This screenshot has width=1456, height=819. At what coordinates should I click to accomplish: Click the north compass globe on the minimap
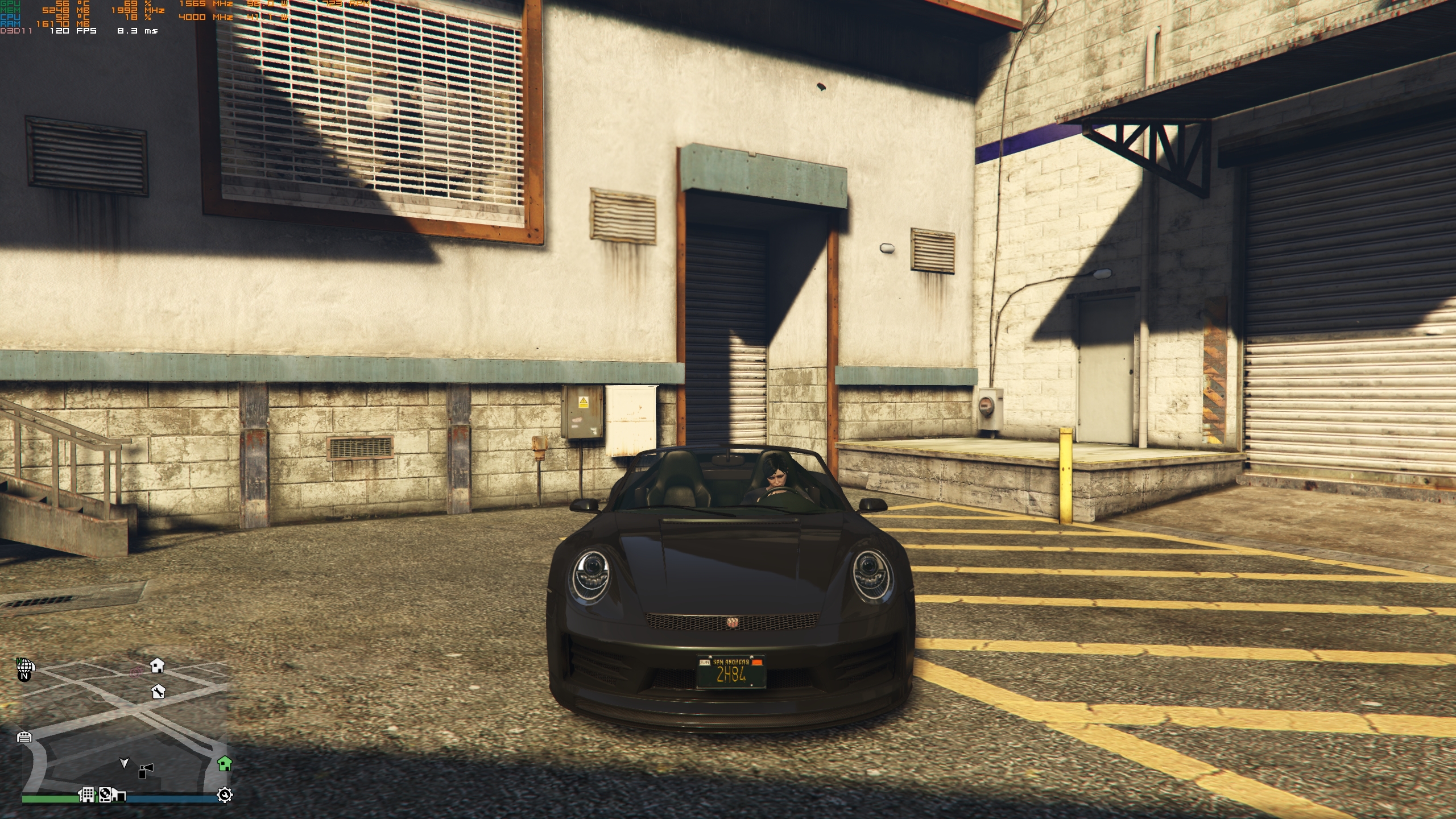click(x=24, y=668)
